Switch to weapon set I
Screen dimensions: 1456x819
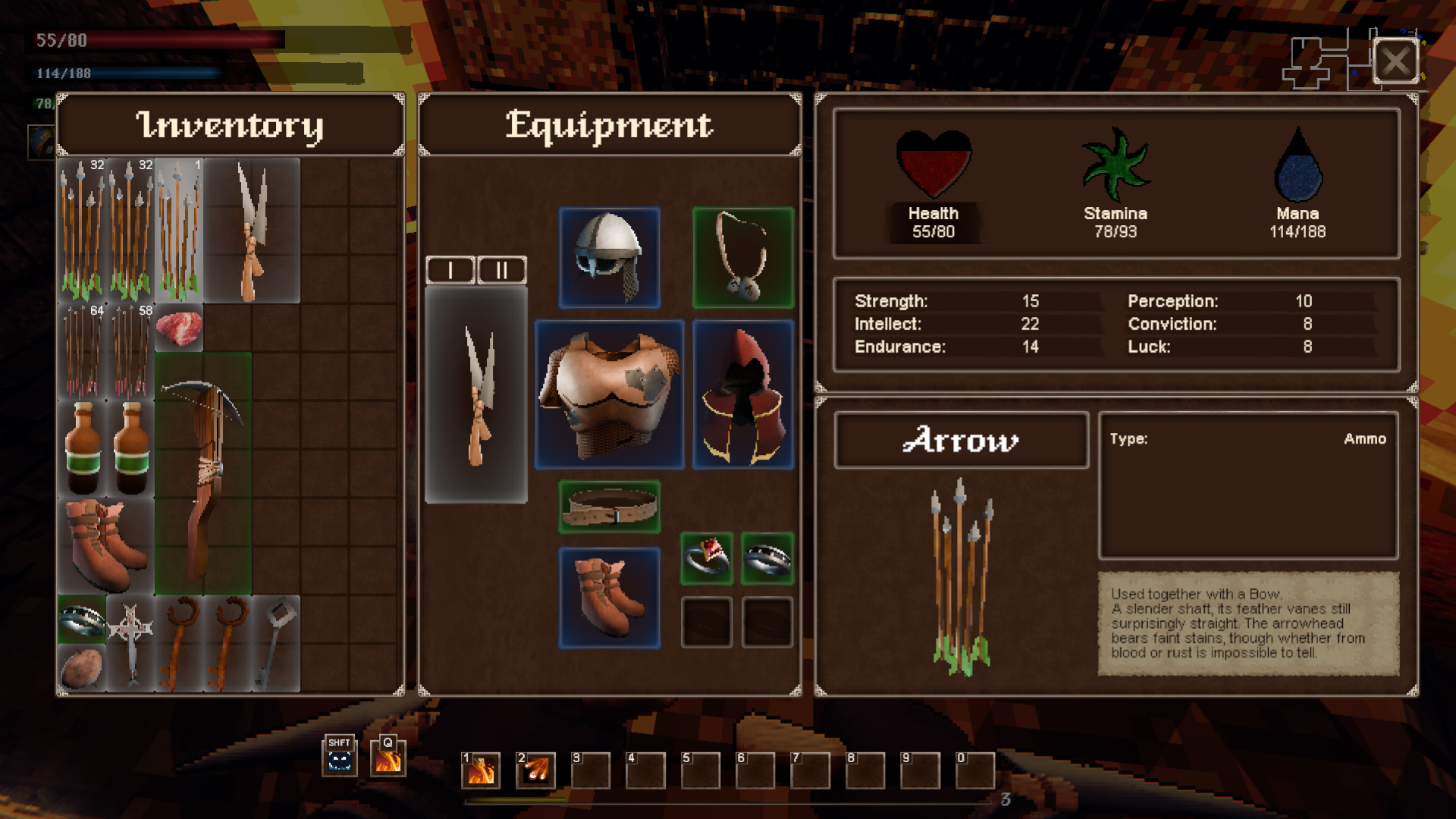click(450, 270)
